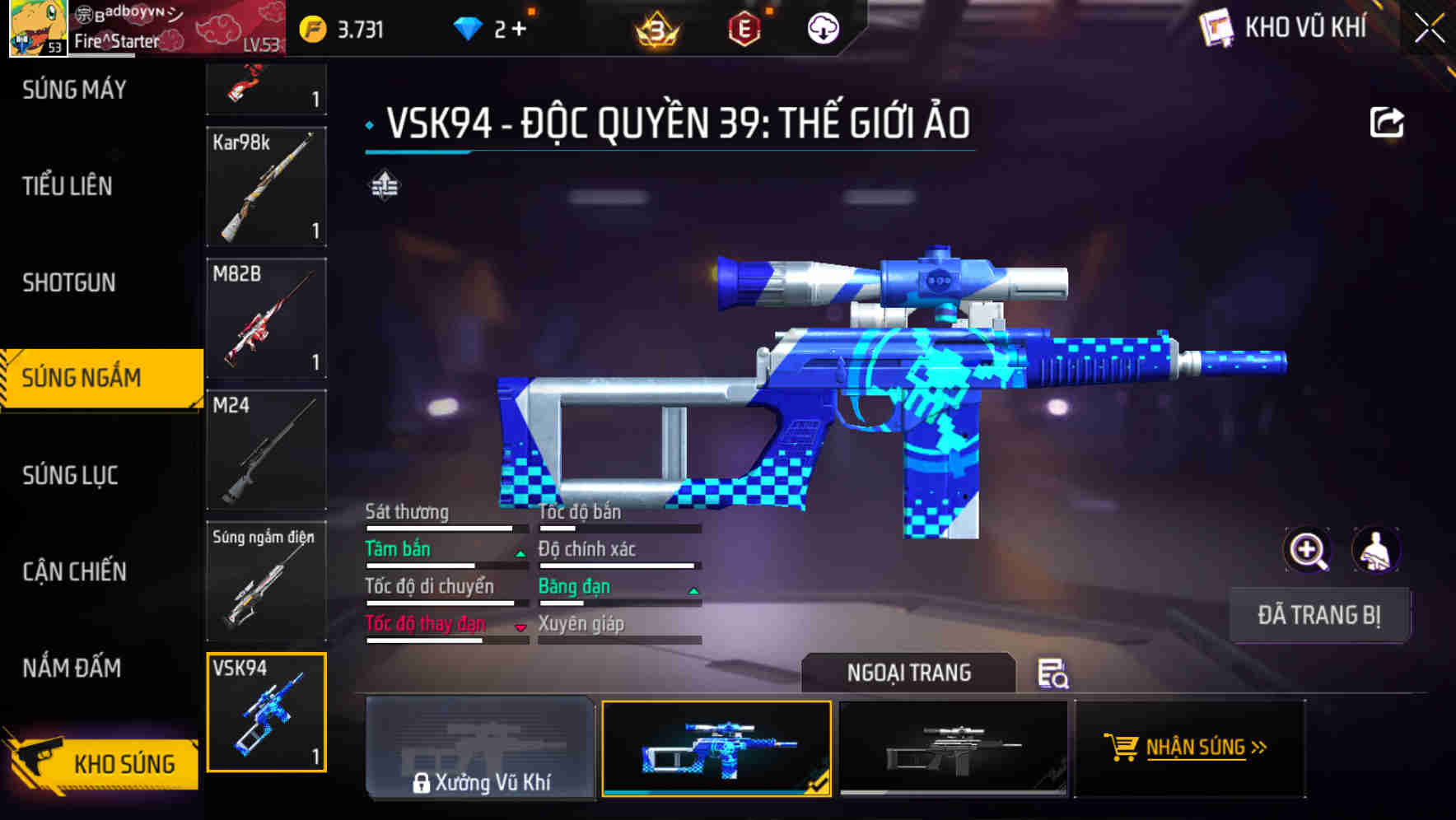Click the green arrow beside Băng đạn

692,591
